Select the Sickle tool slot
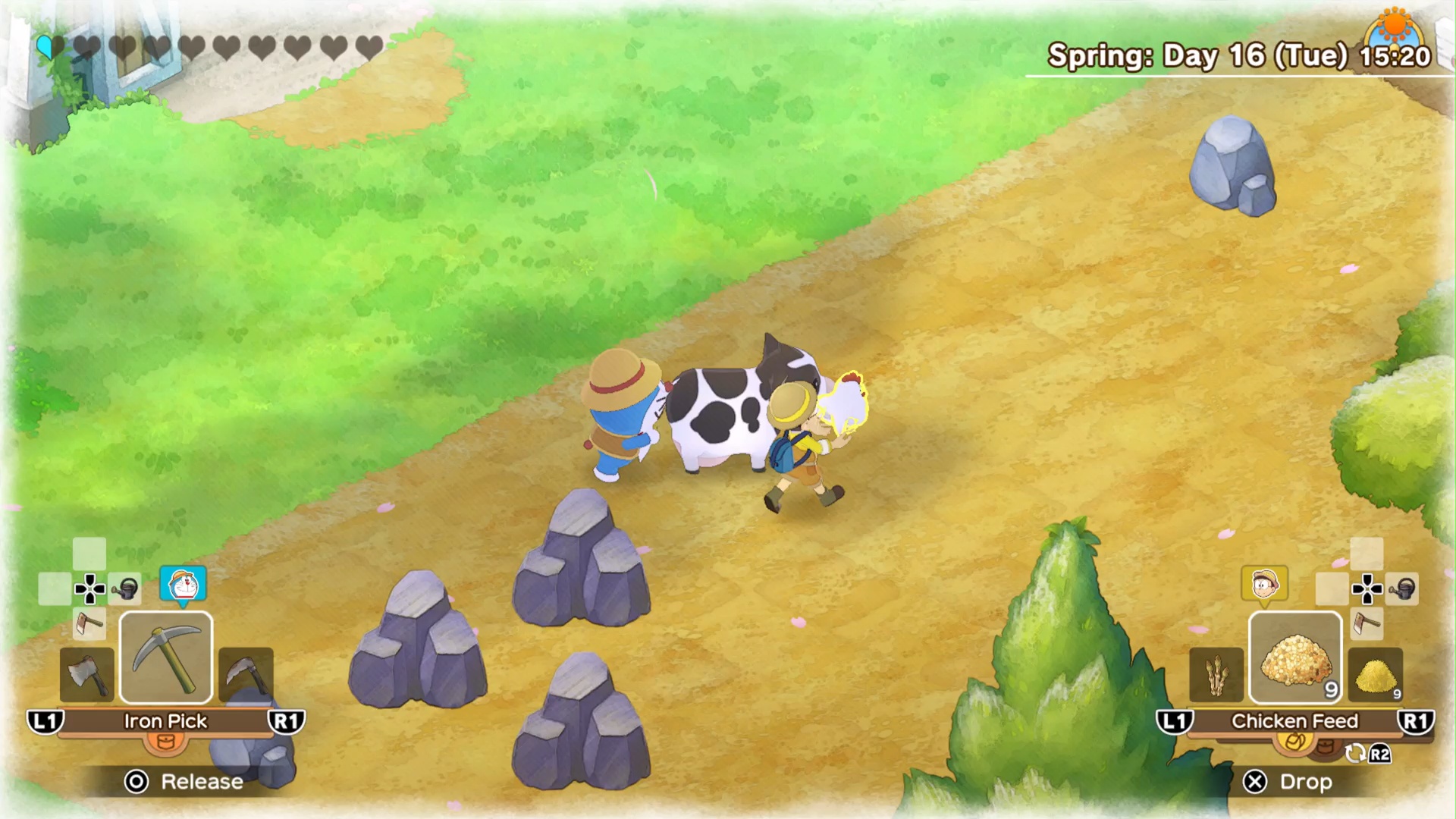 [x=244, y=675]
